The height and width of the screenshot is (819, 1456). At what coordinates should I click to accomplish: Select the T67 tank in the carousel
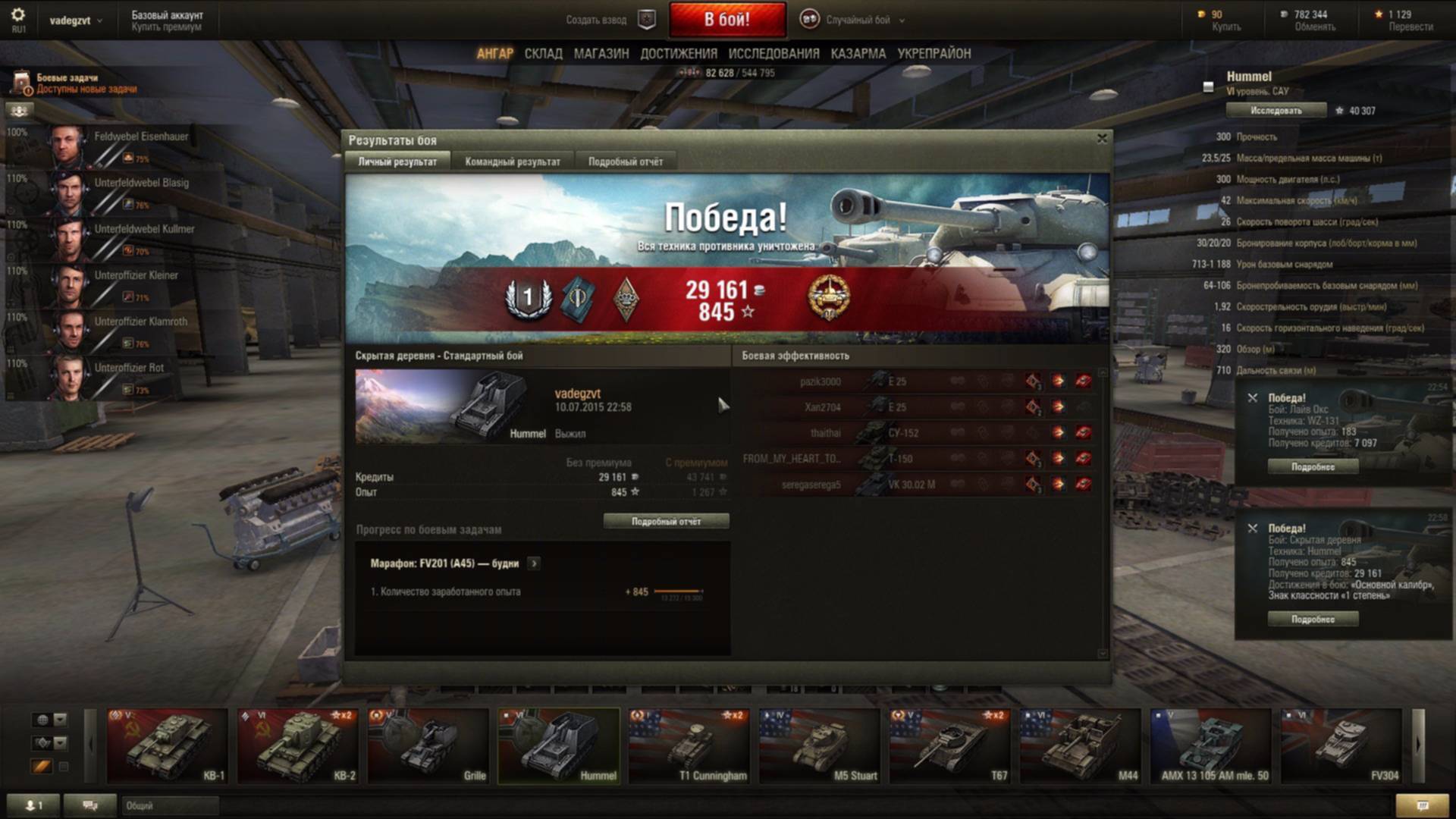click(x=949, y=745)
